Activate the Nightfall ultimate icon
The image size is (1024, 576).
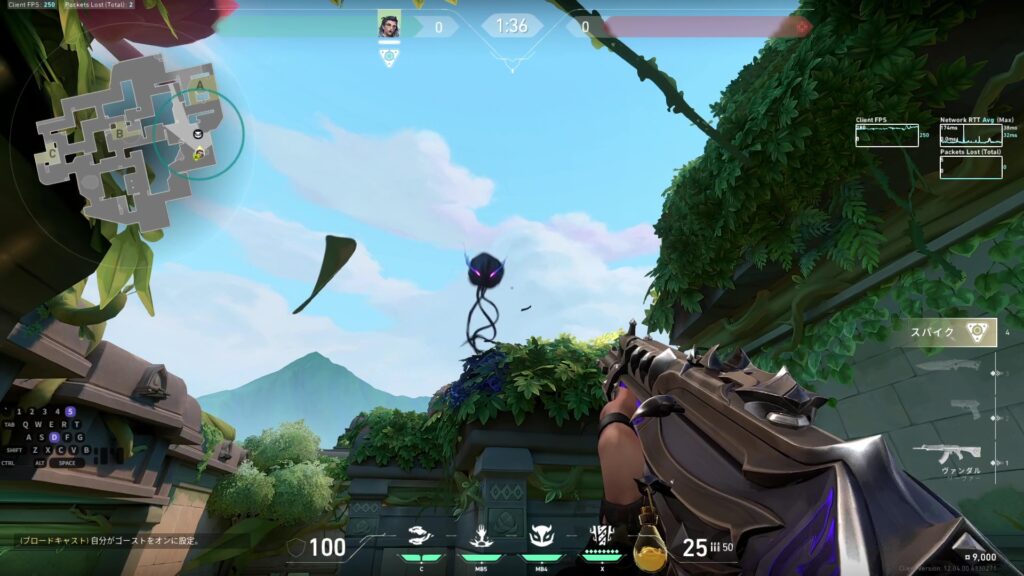point(602,535)
